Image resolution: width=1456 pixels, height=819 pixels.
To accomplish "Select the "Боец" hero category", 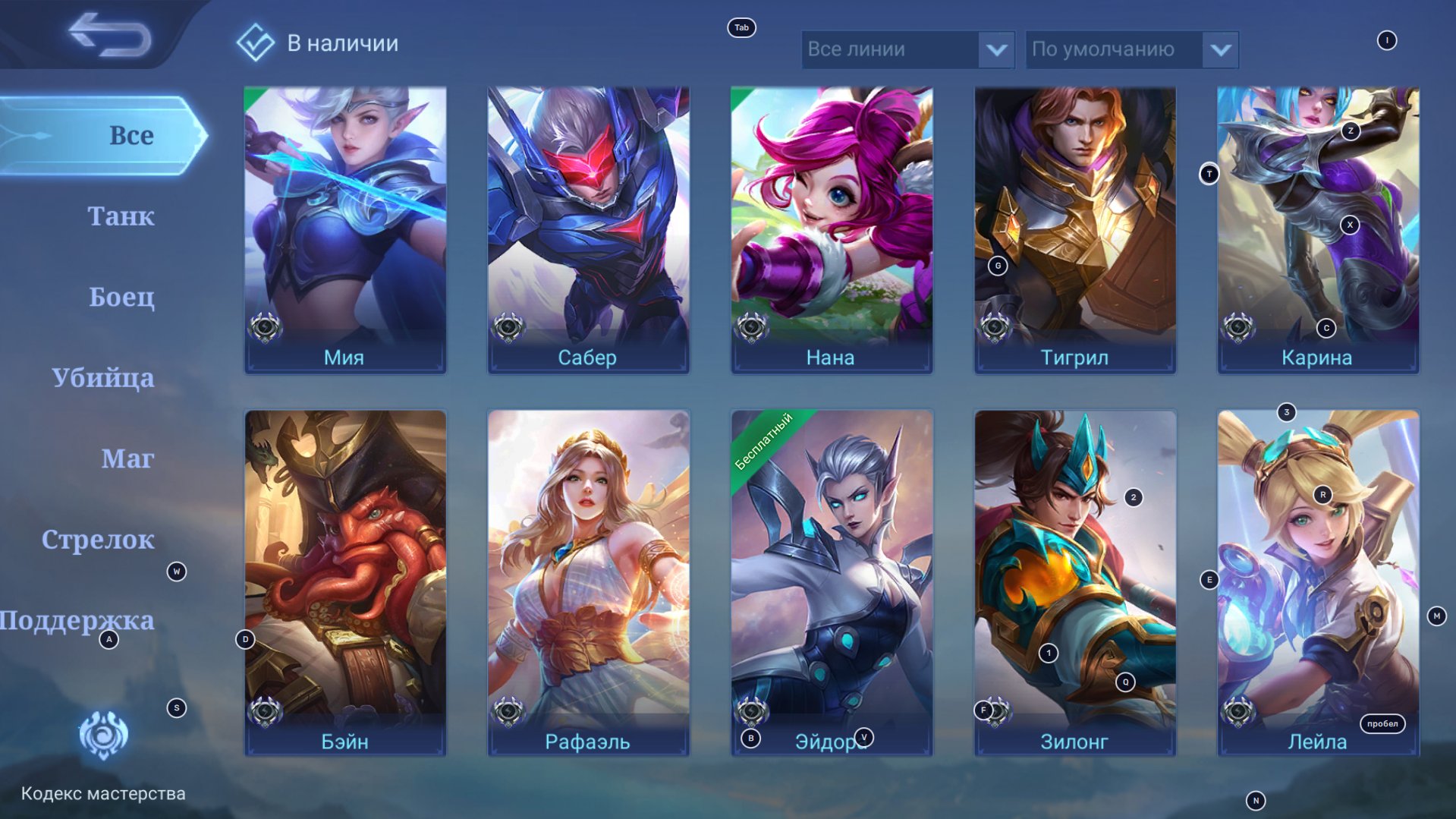I will [121, 297].
